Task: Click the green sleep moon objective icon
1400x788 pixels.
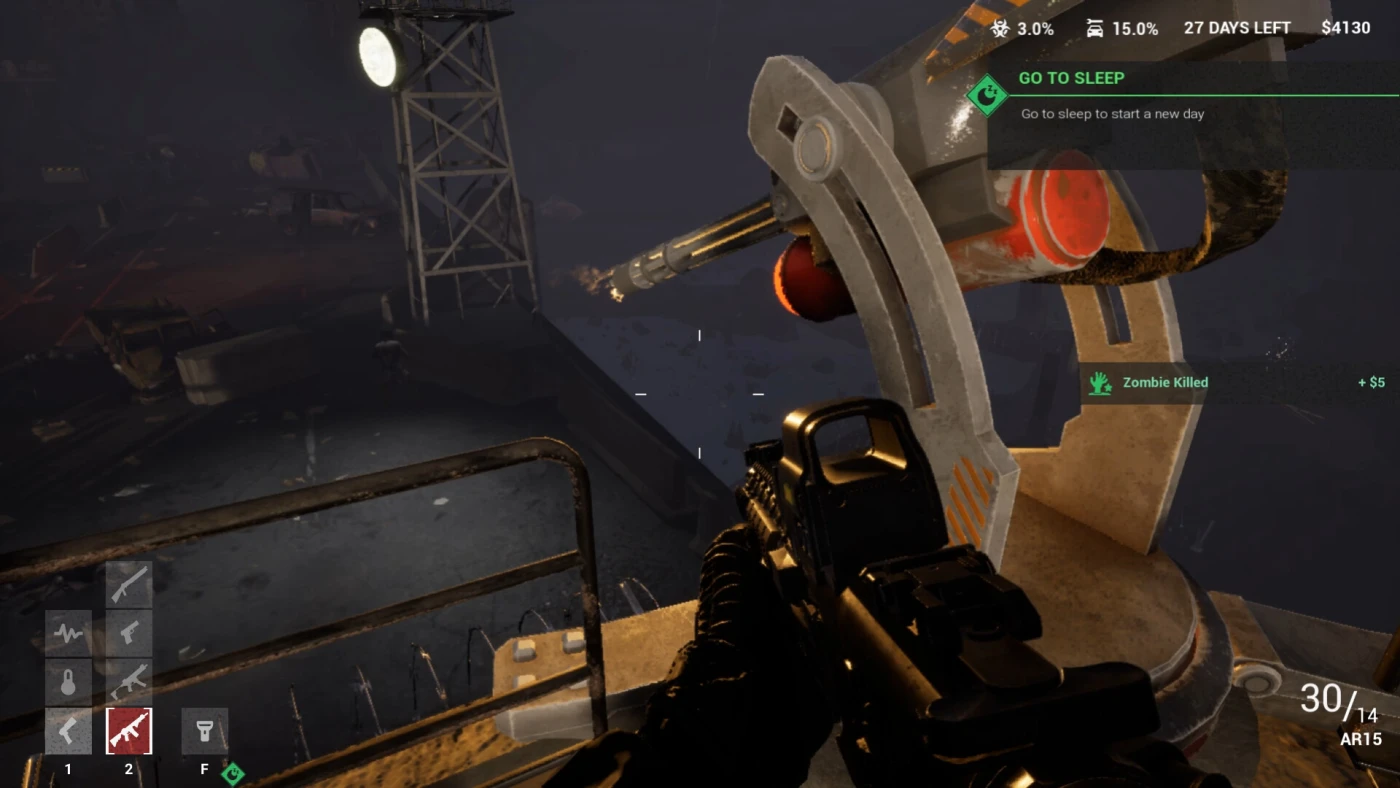Action: point(986,95)
